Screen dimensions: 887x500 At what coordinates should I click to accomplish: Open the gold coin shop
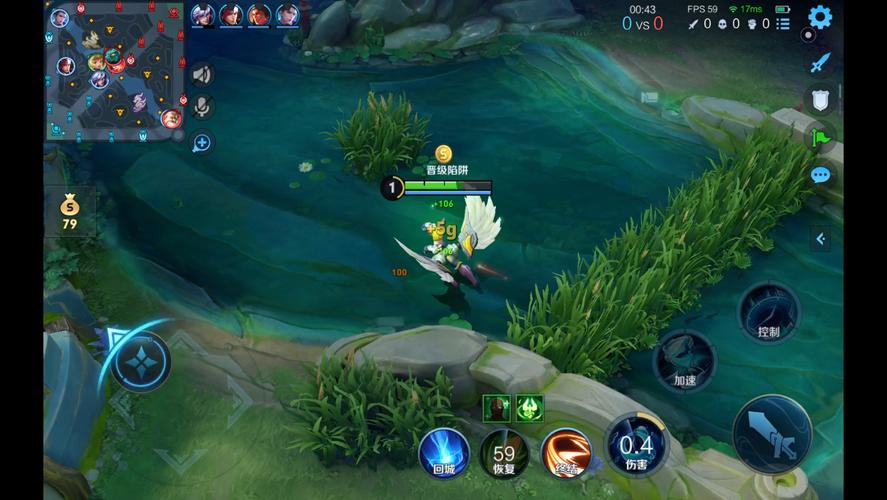69,212
